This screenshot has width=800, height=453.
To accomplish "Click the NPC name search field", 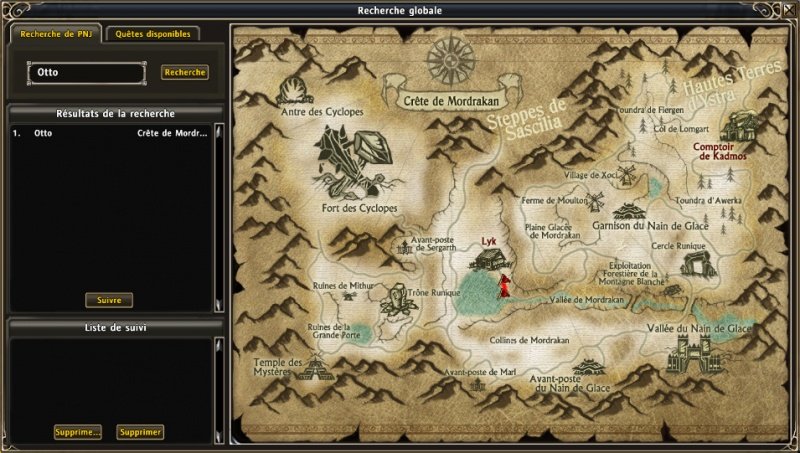I will [86, 73].
